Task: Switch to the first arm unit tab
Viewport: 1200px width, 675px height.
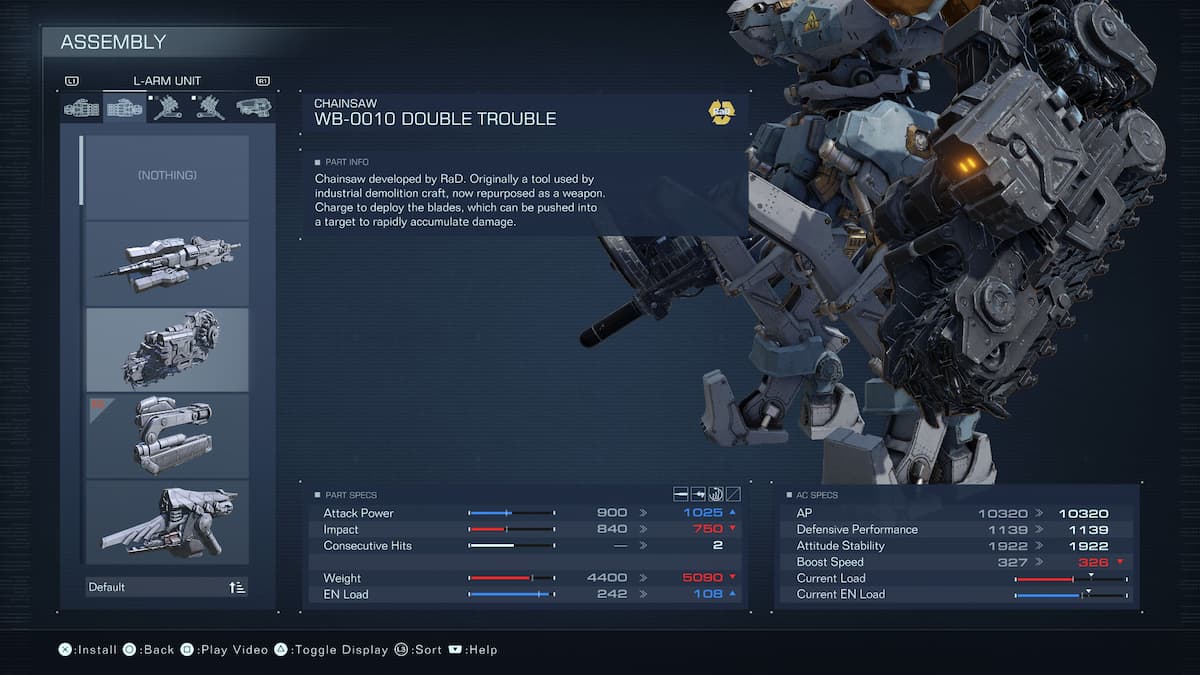Action: click(82, 107)
